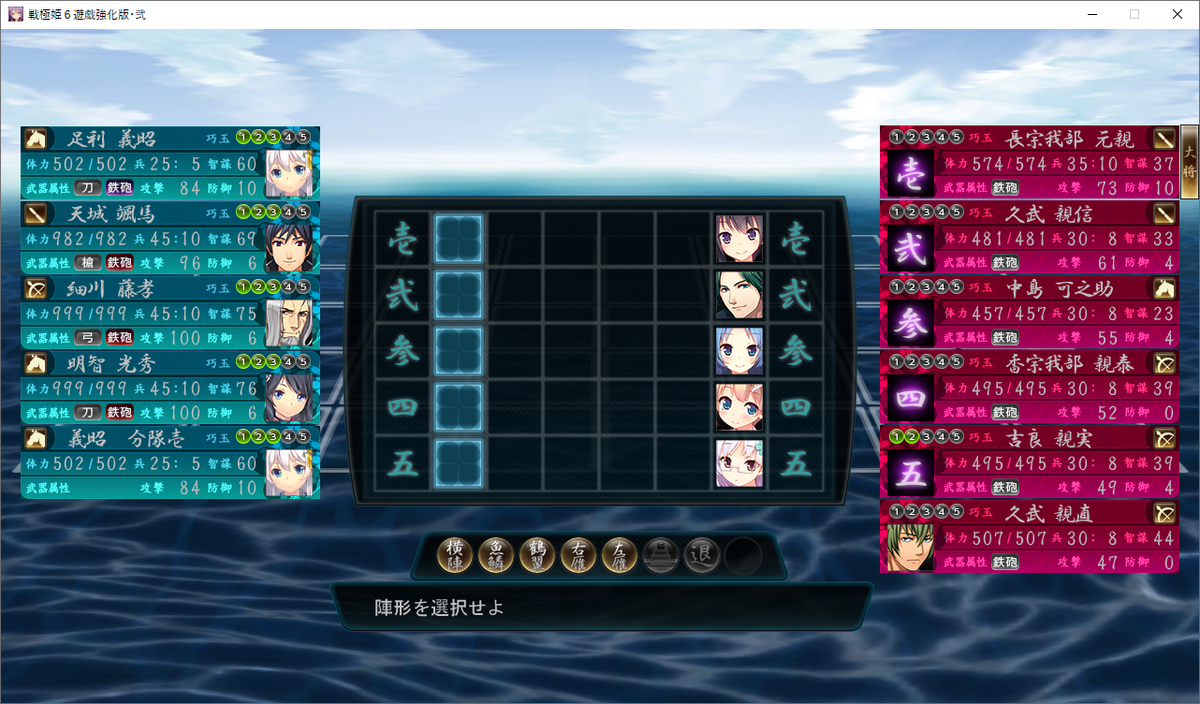Choose 細川 藤孝 unit panel
This screenshot has width=1200, height=704.
click(x=170, y=312)
